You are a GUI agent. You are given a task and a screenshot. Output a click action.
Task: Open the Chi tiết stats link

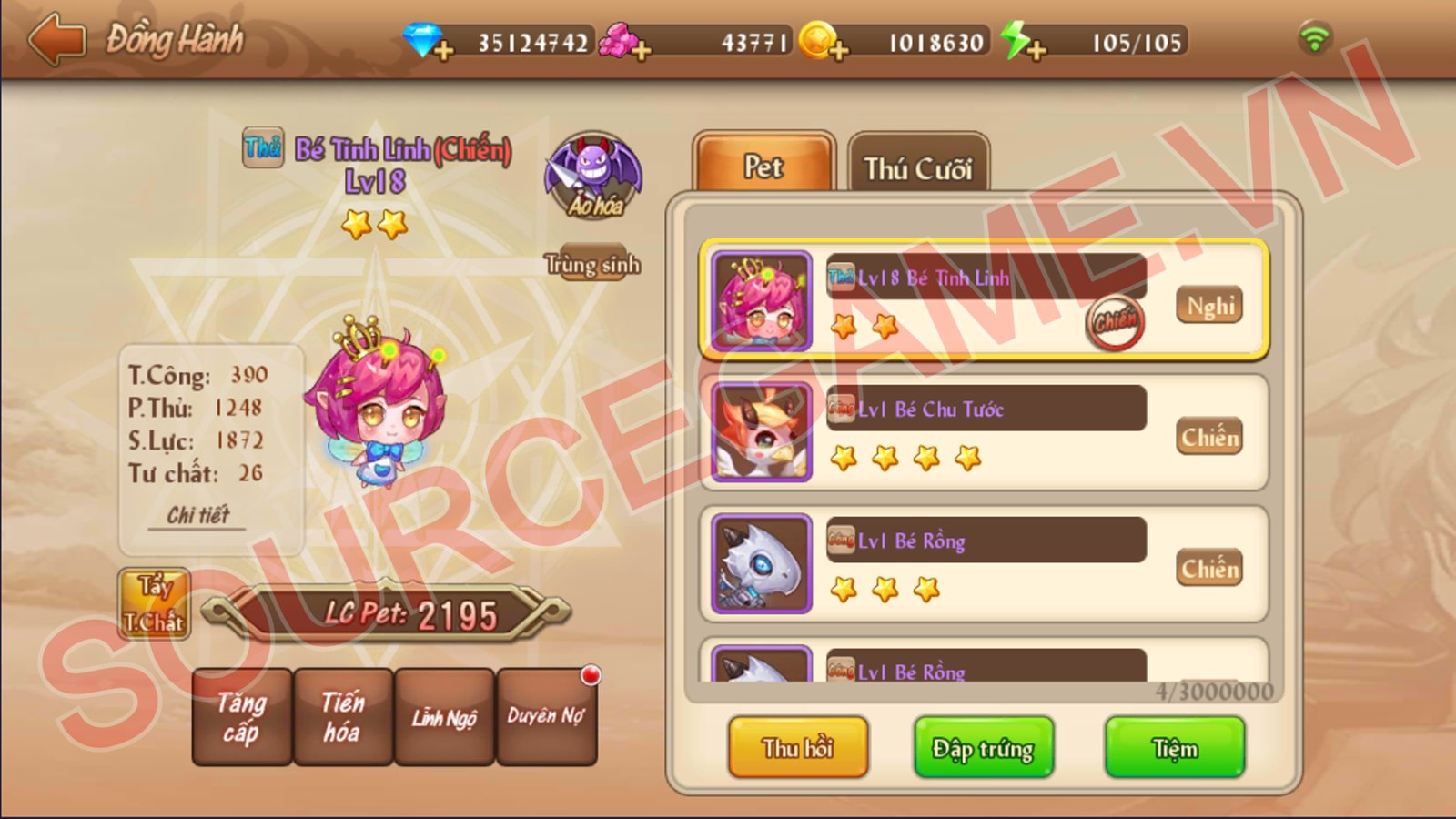[x=197, y=515]
